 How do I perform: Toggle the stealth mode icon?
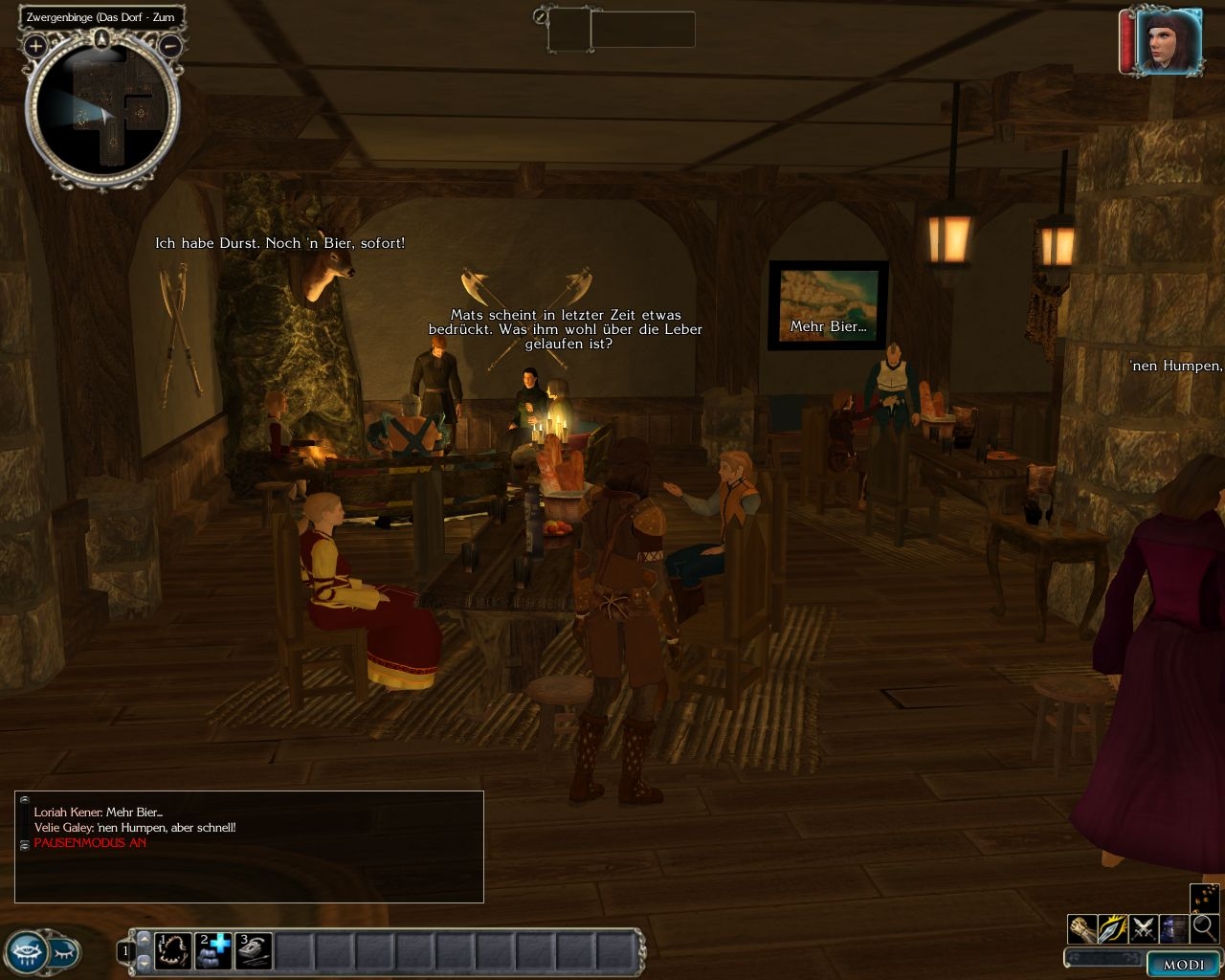point(1173,928)
